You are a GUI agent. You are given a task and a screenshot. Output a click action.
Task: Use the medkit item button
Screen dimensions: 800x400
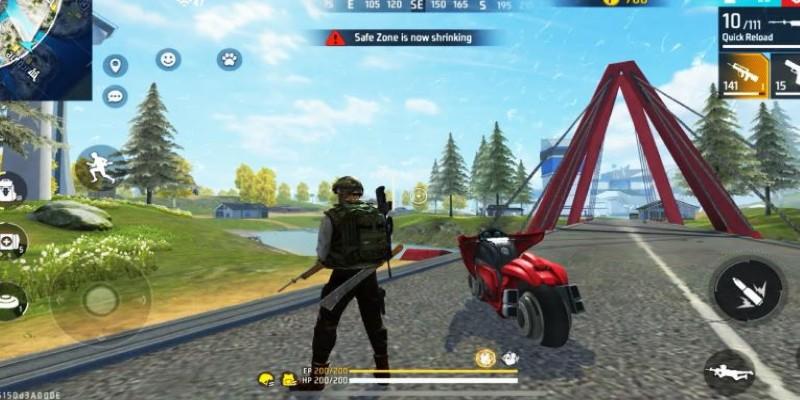[10, 241]
